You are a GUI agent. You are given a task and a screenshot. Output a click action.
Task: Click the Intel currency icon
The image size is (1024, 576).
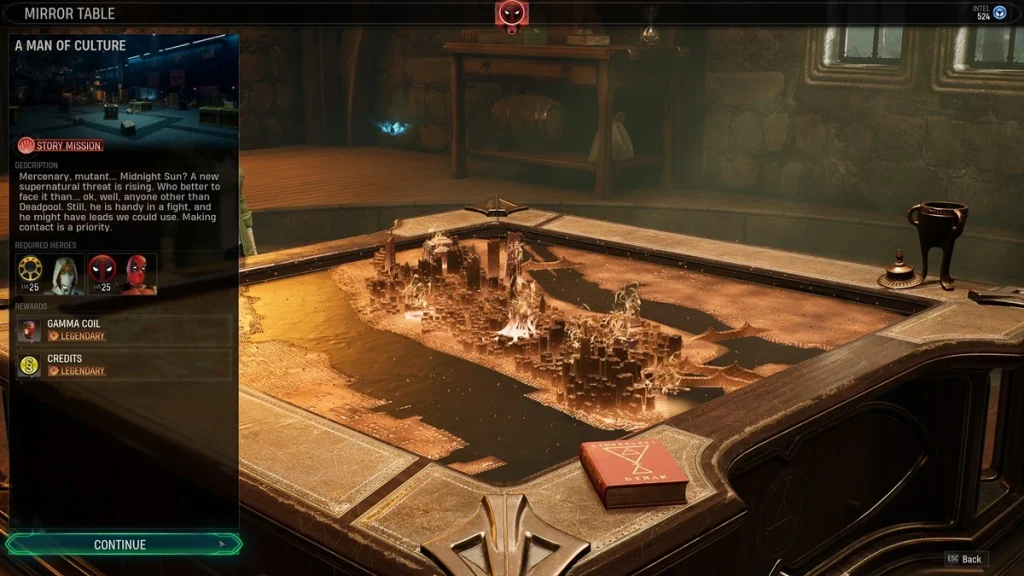(999, 12)
